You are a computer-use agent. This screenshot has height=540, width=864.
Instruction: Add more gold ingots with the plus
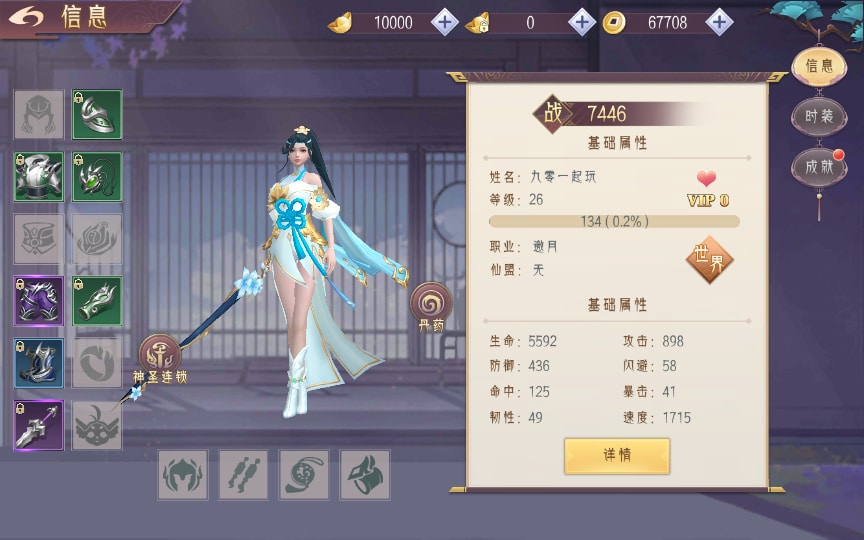445,22
